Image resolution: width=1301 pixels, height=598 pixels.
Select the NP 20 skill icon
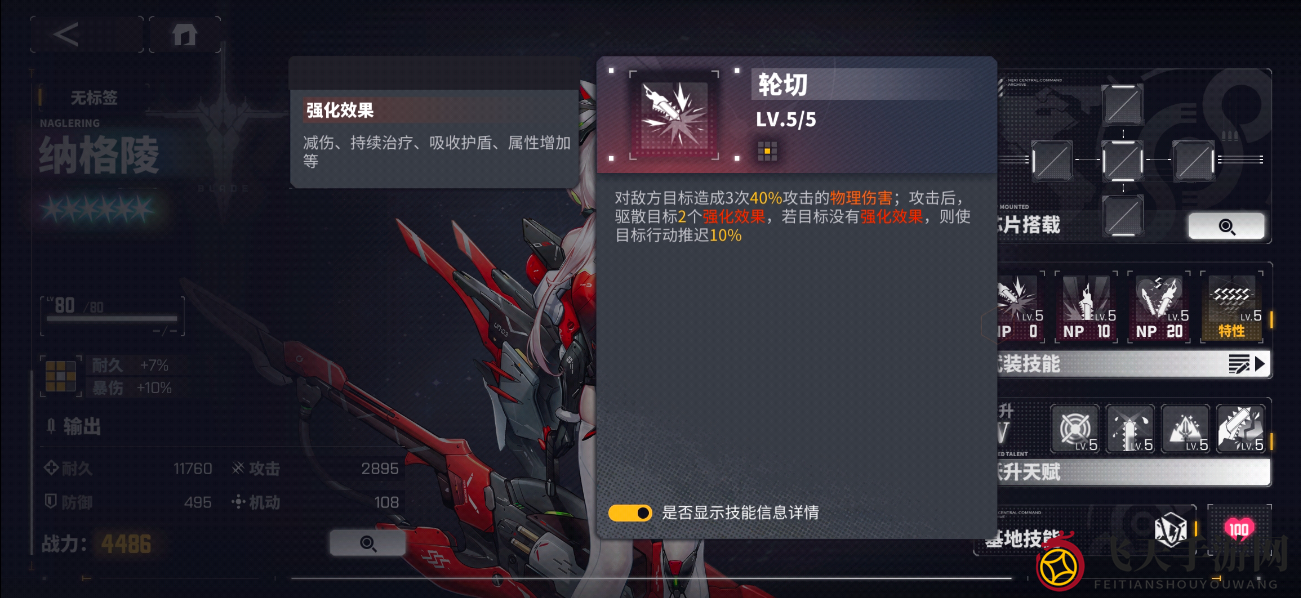tap(1160, 306)
